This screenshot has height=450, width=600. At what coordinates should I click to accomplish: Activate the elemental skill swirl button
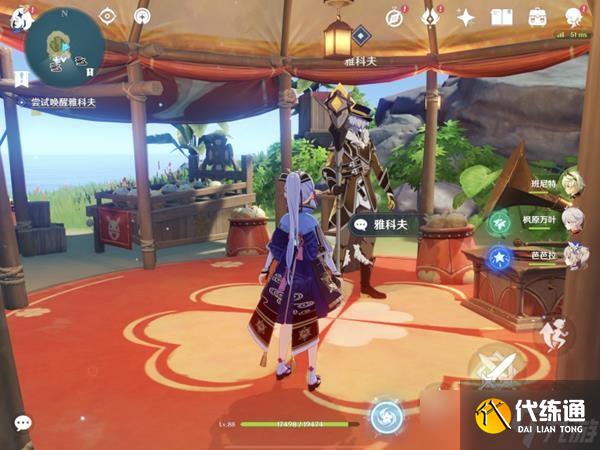point(387,415)
